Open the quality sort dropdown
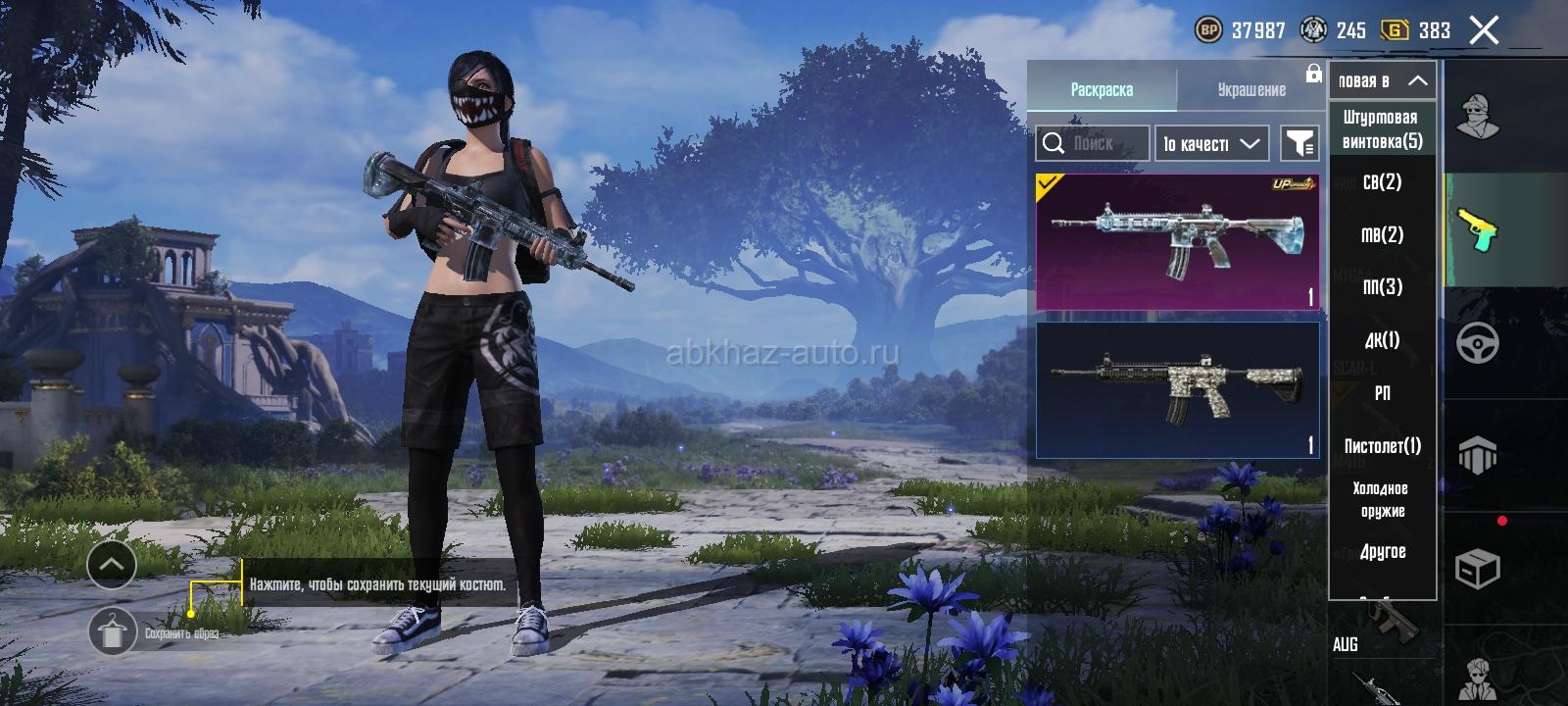1568x706 pixels. (1211, 143)
